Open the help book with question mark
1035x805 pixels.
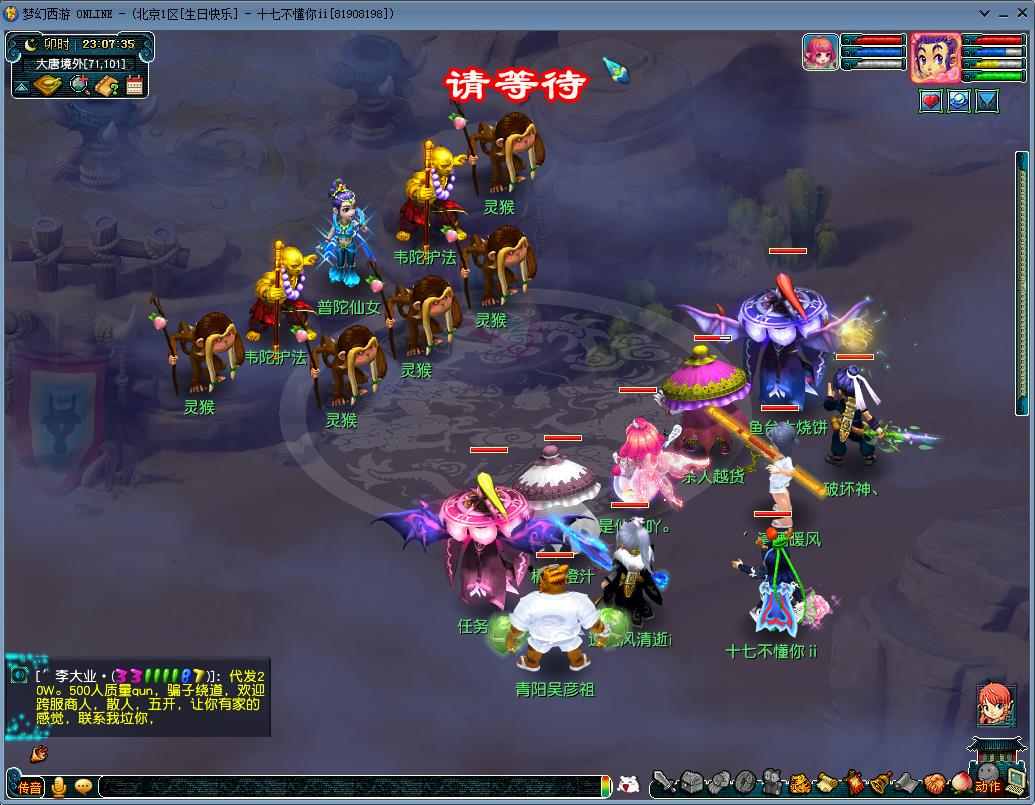[x=108, y=86]
